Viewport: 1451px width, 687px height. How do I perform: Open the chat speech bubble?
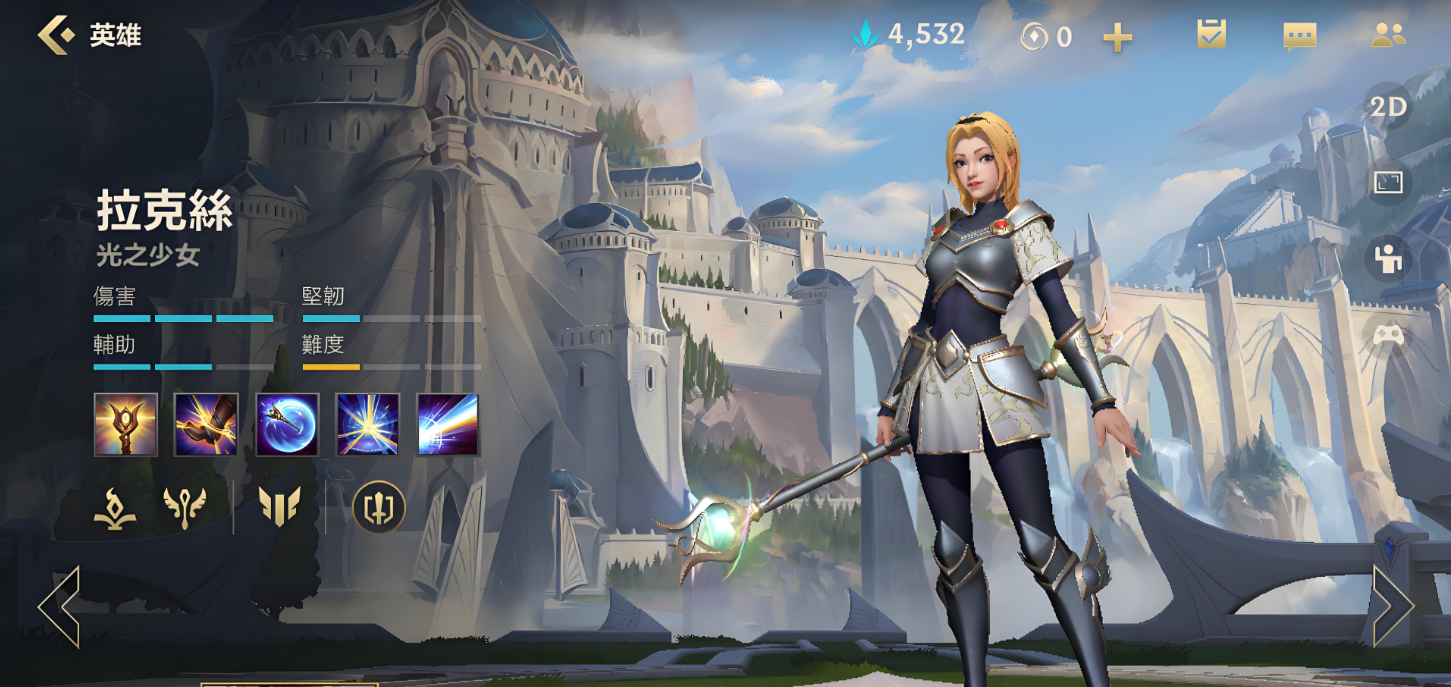[1299, 37]
